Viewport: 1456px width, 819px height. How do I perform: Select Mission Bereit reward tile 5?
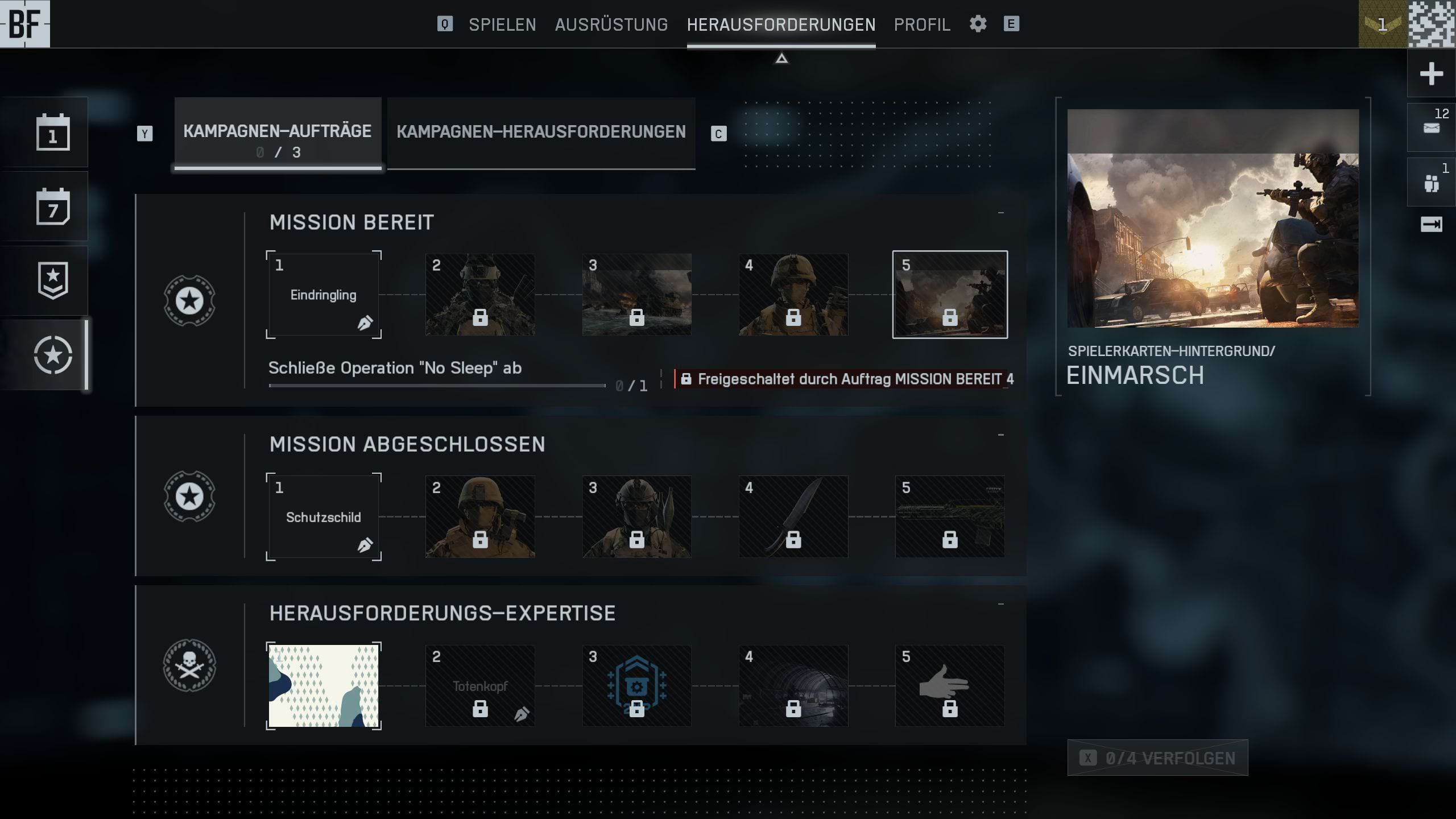click(950, 295)
